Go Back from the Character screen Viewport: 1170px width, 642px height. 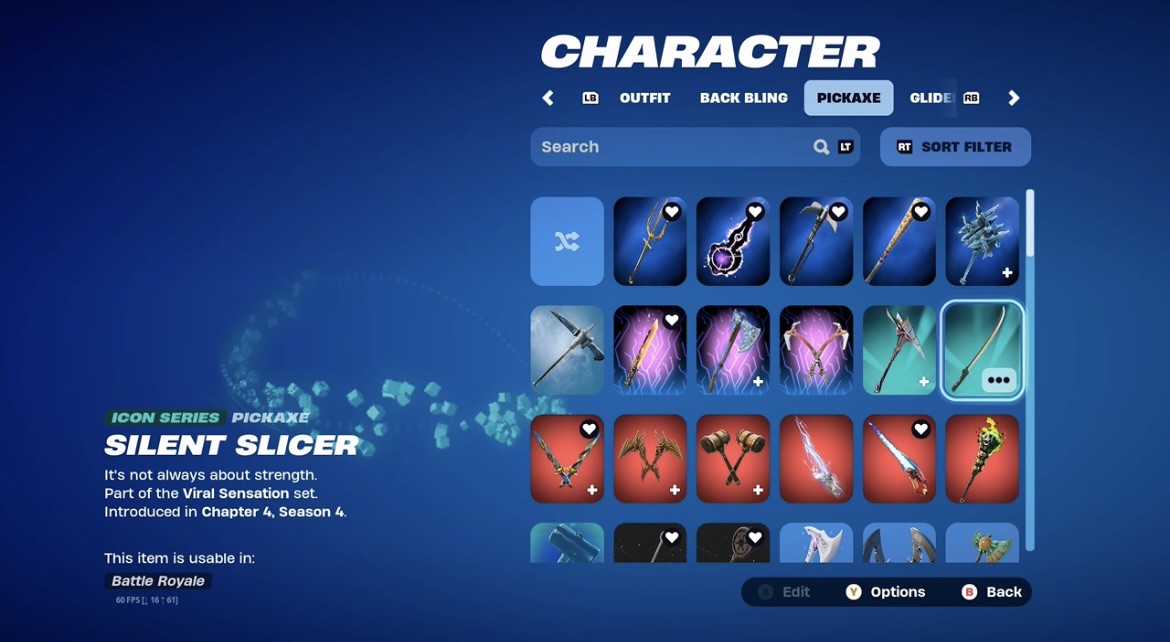coord(992,592)
